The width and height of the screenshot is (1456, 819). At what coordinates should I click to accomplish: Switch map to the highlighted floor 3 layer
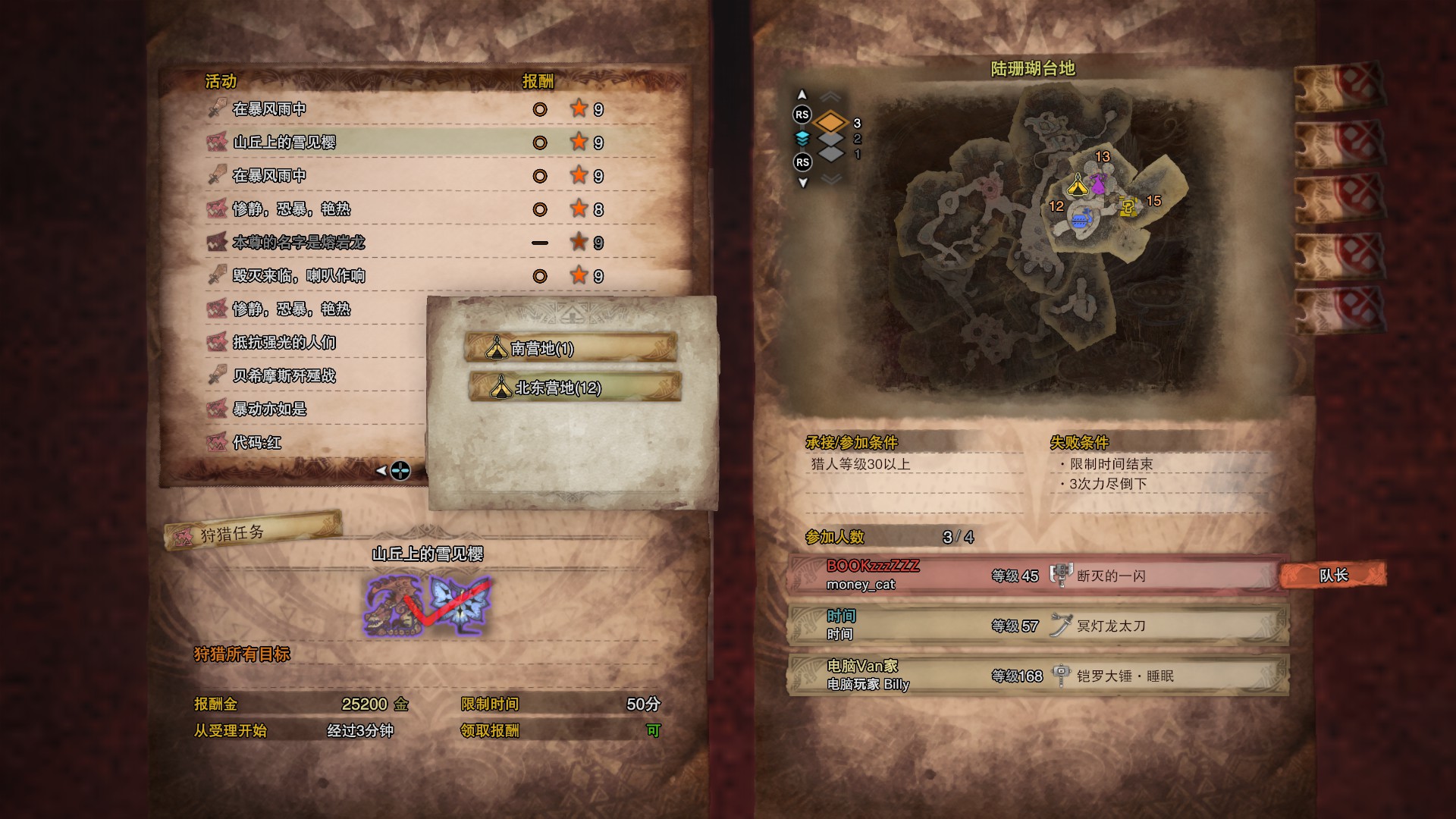[831, 123]
